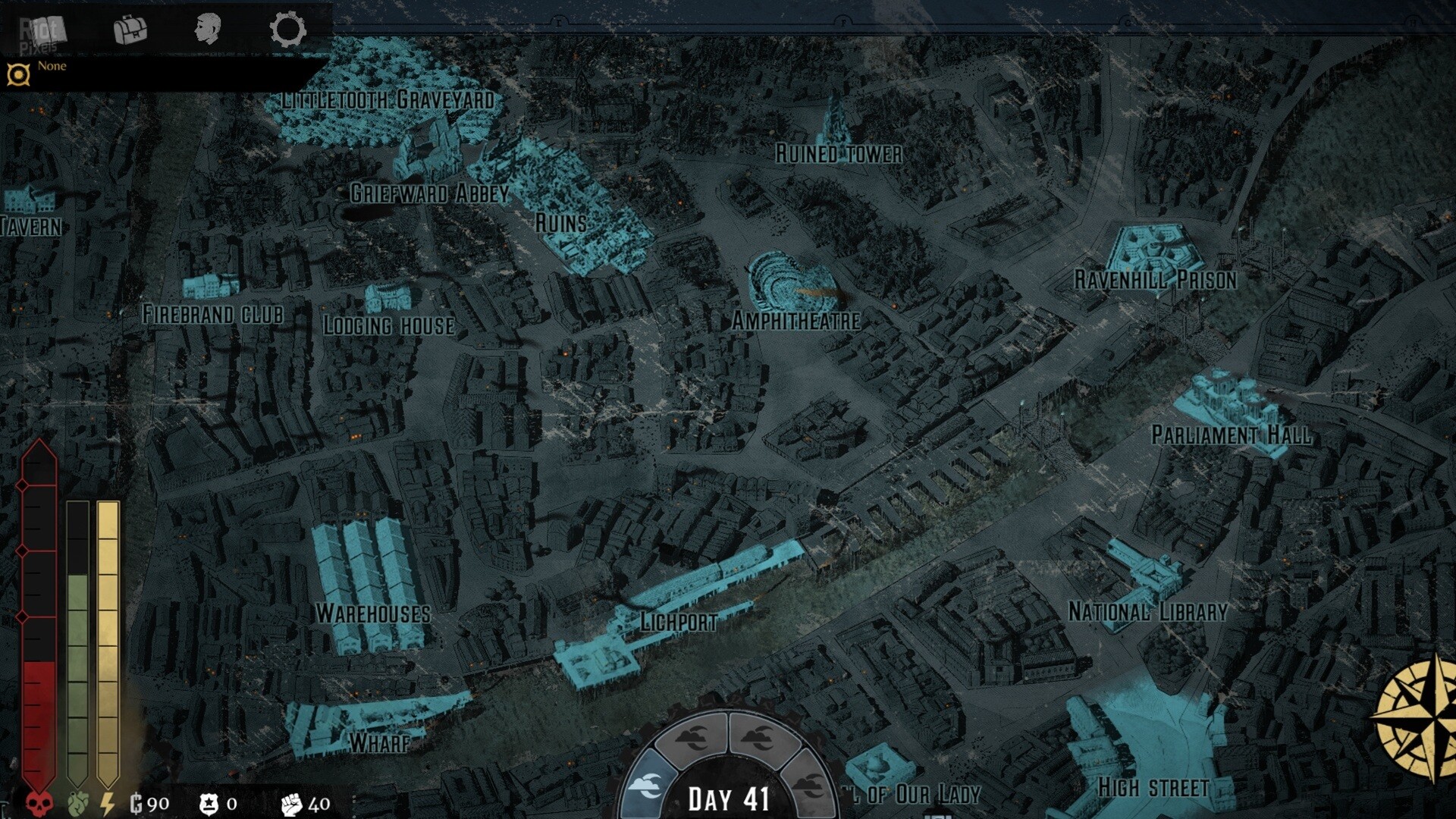Show the character head profile screen
This screenshot has width=1456, height=819.
coord(207,30)
